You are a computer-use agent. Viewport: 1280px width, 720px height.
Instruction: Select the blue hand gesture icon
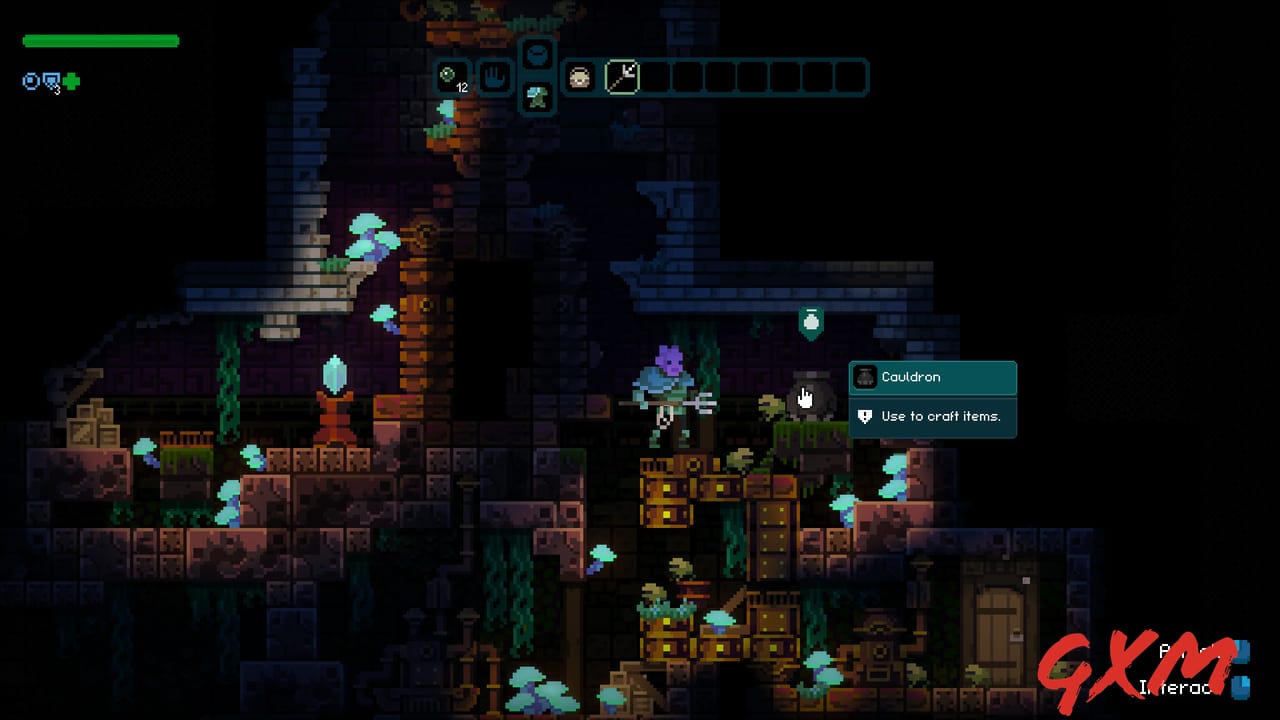495,77
